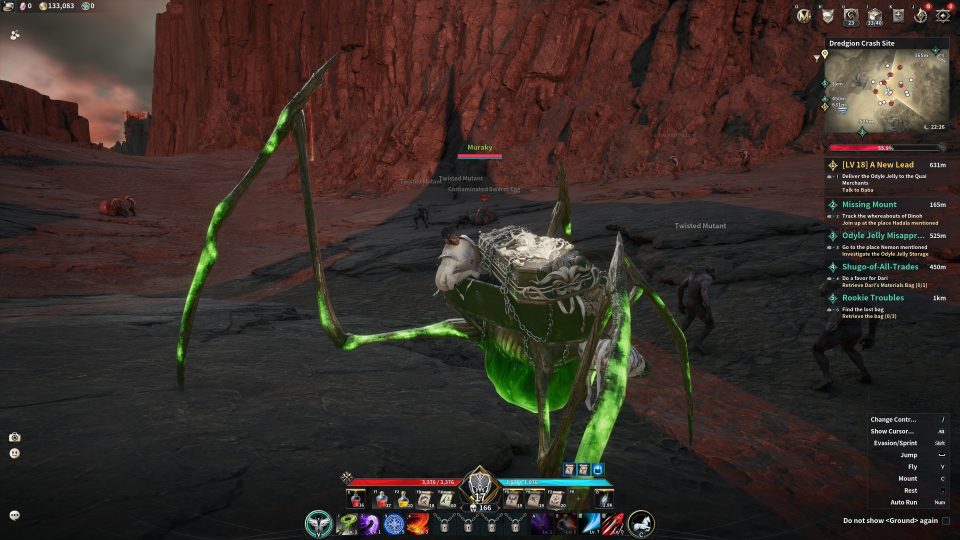Track the Rookie Troubles quest
Viewport: 960px width, 540px height.
pos(872,297)
